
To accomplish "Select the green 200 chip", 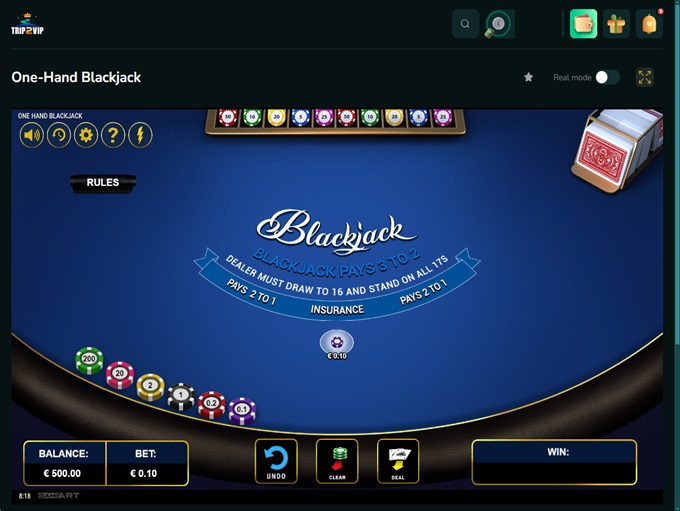I will pyautogui.click(x=90, y=360).
